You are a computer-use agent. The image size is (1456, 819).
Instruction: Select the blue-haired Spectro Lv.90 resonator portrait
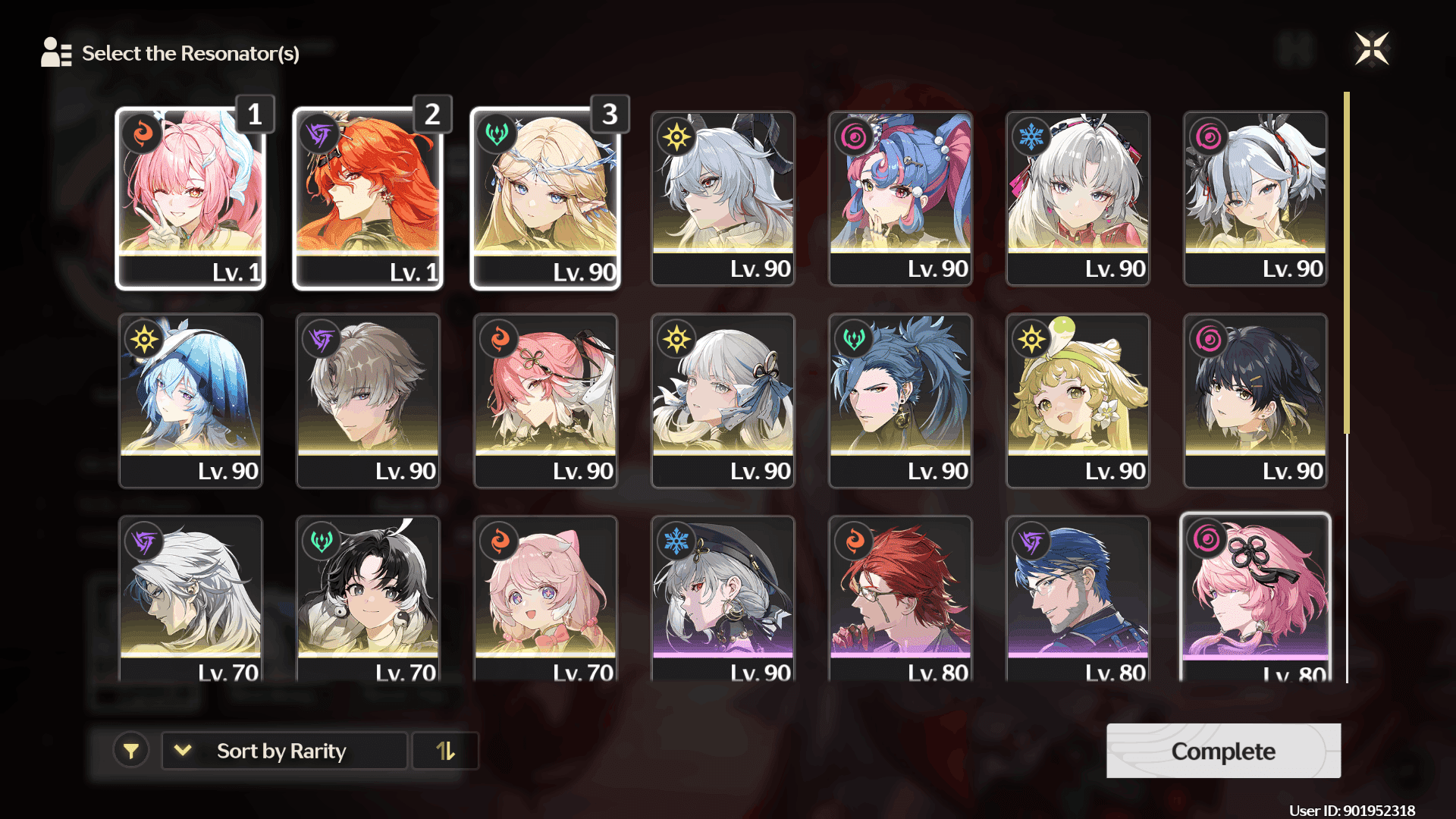[x=190, y=400]
